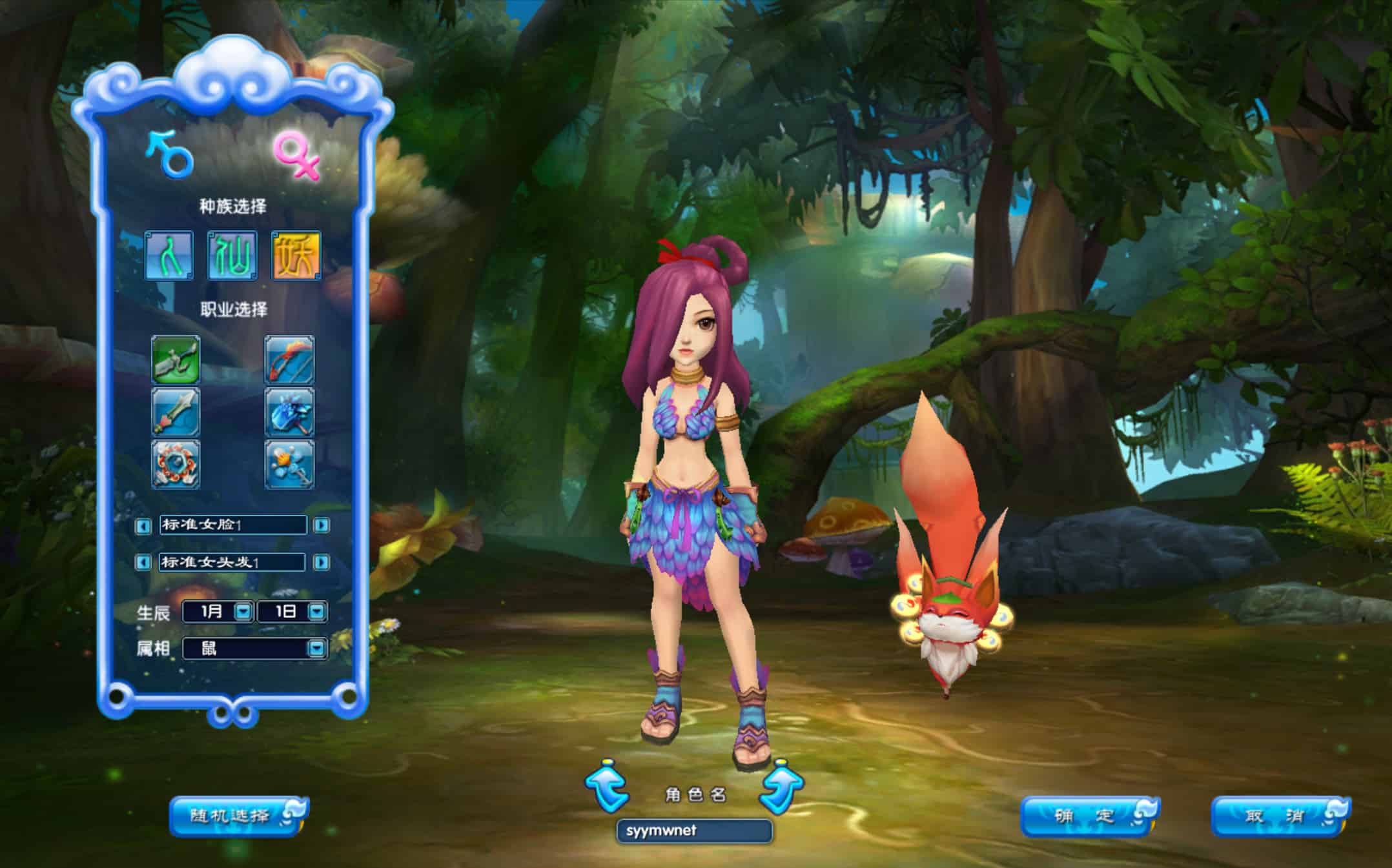Choose the 仙 (immortal) race
The image size is (1392, 868).
click(232, 256)
